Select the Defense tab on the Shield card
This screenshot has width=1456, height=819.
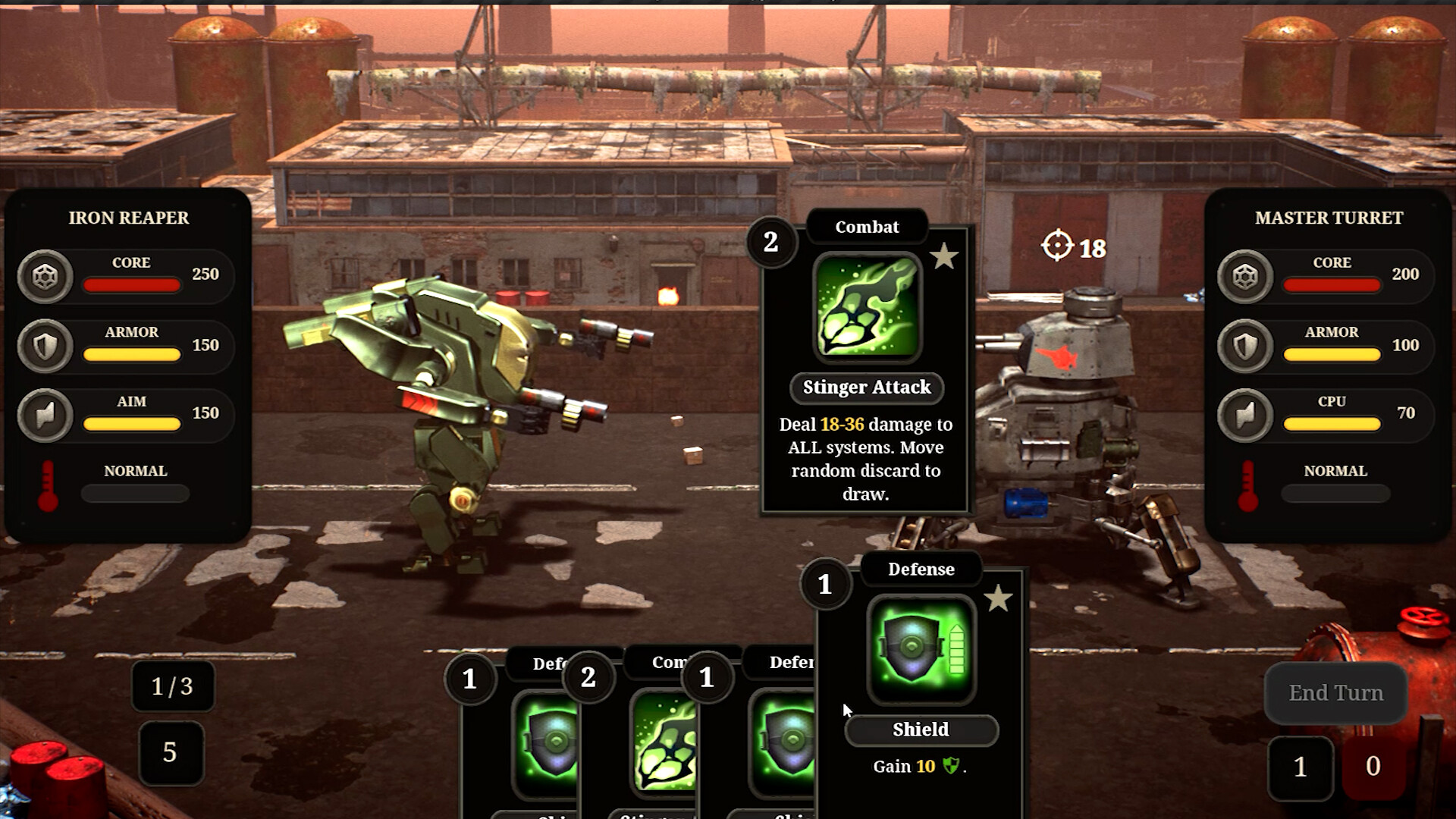pos(921,569)
